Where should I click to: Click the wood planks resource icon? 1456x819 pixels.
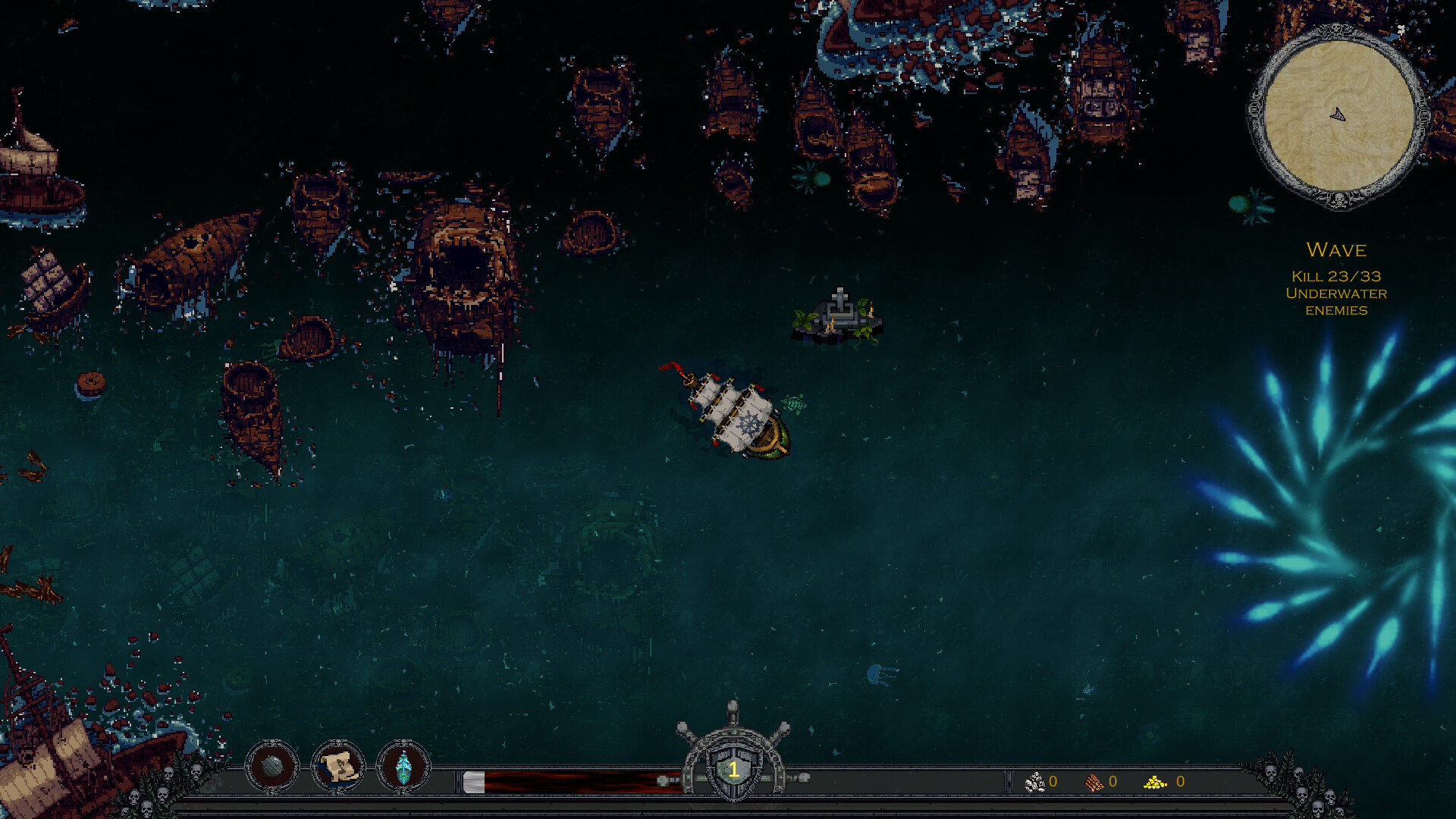pos(1094,781)
